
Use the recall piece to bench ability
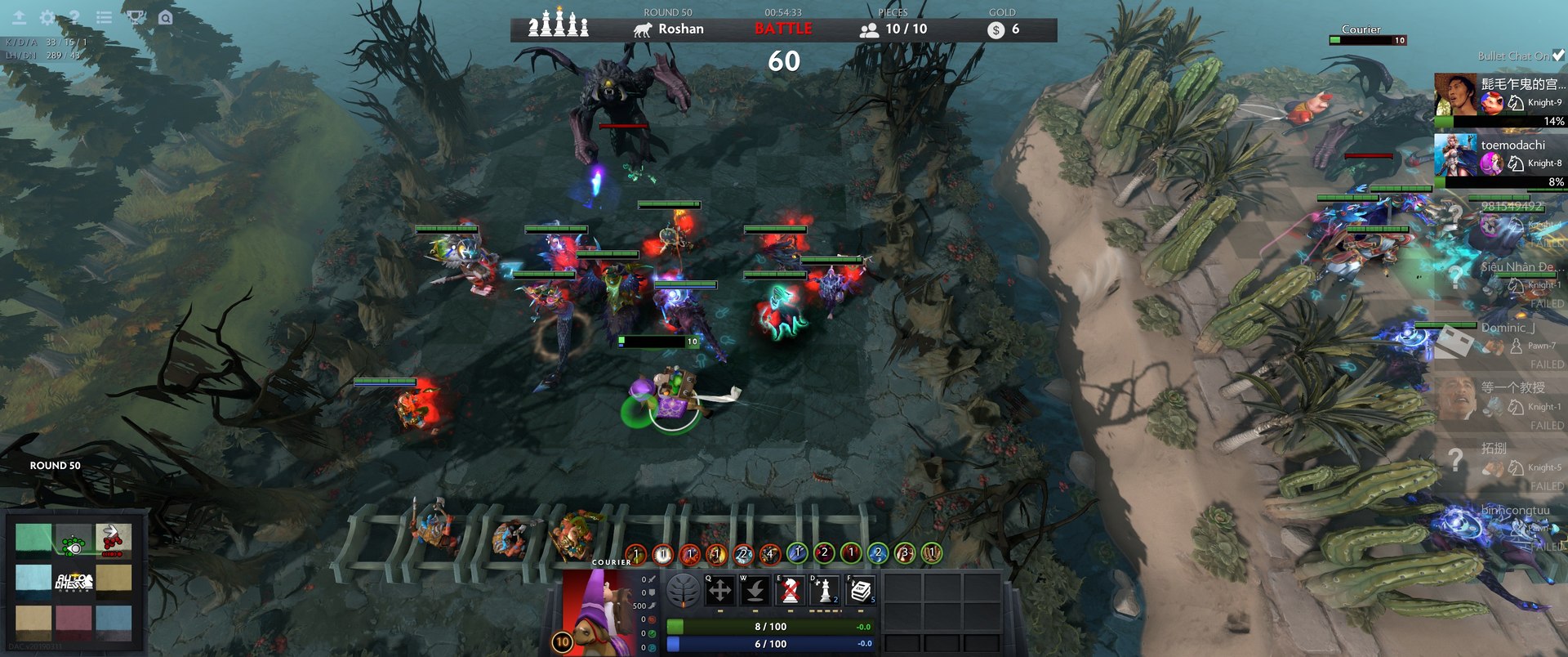(755, 591)
